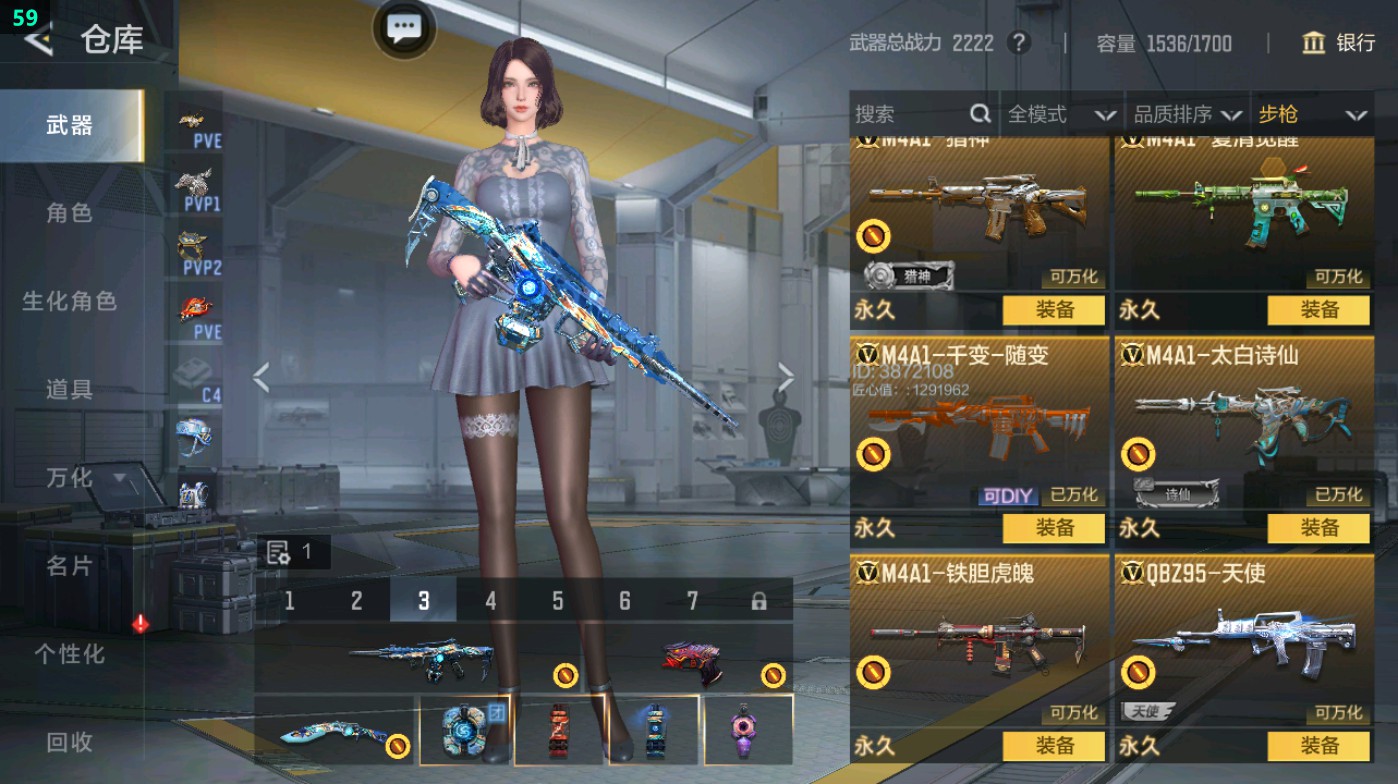
Task: Switch to the 角色 sidebar tab
Action: tap(72, 212)
